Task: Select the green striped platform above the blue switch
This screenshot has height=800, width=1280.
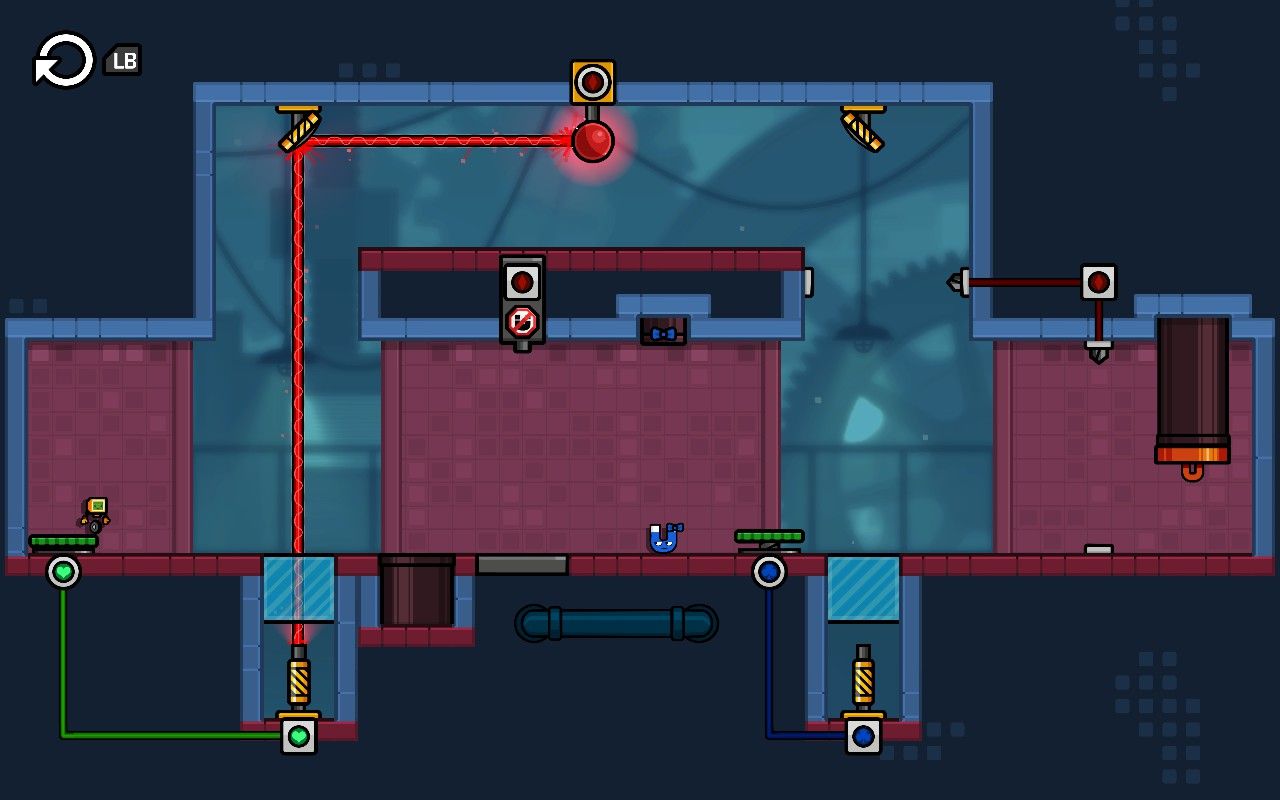Action: tap(768, 536)
